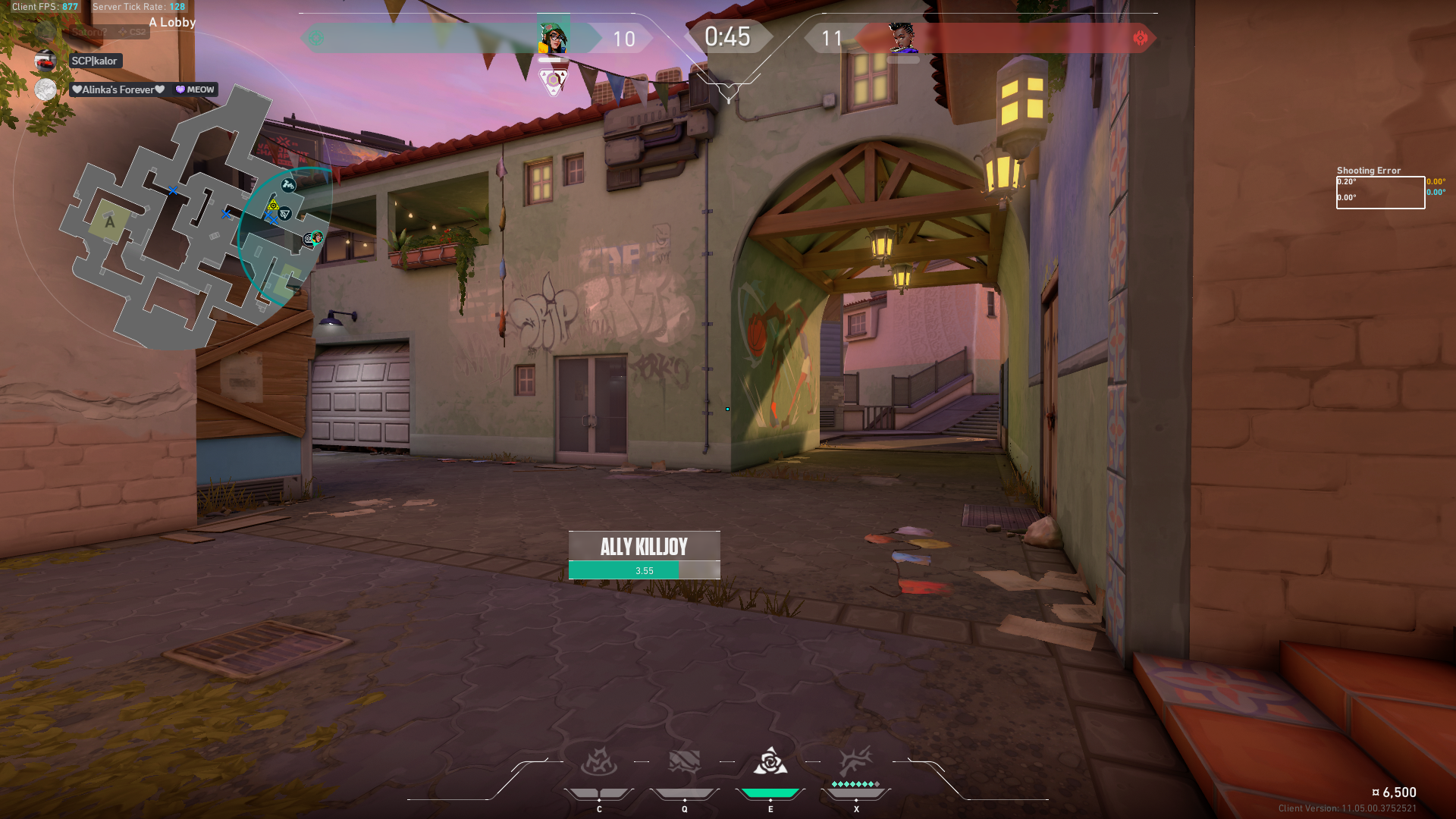Click the minimap in the corner
Viewport: 1456px width, 819px height.
[190, 220]
